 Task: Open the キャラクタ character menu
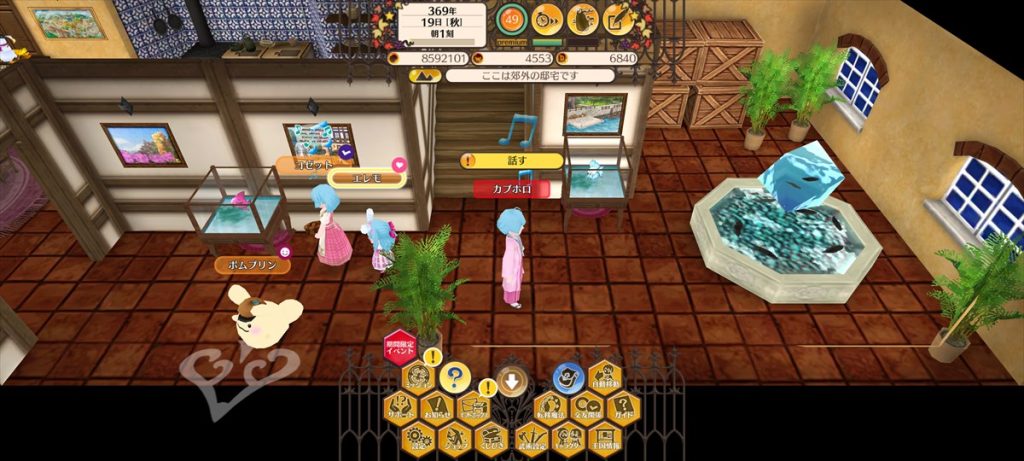[x=568, y=437]
